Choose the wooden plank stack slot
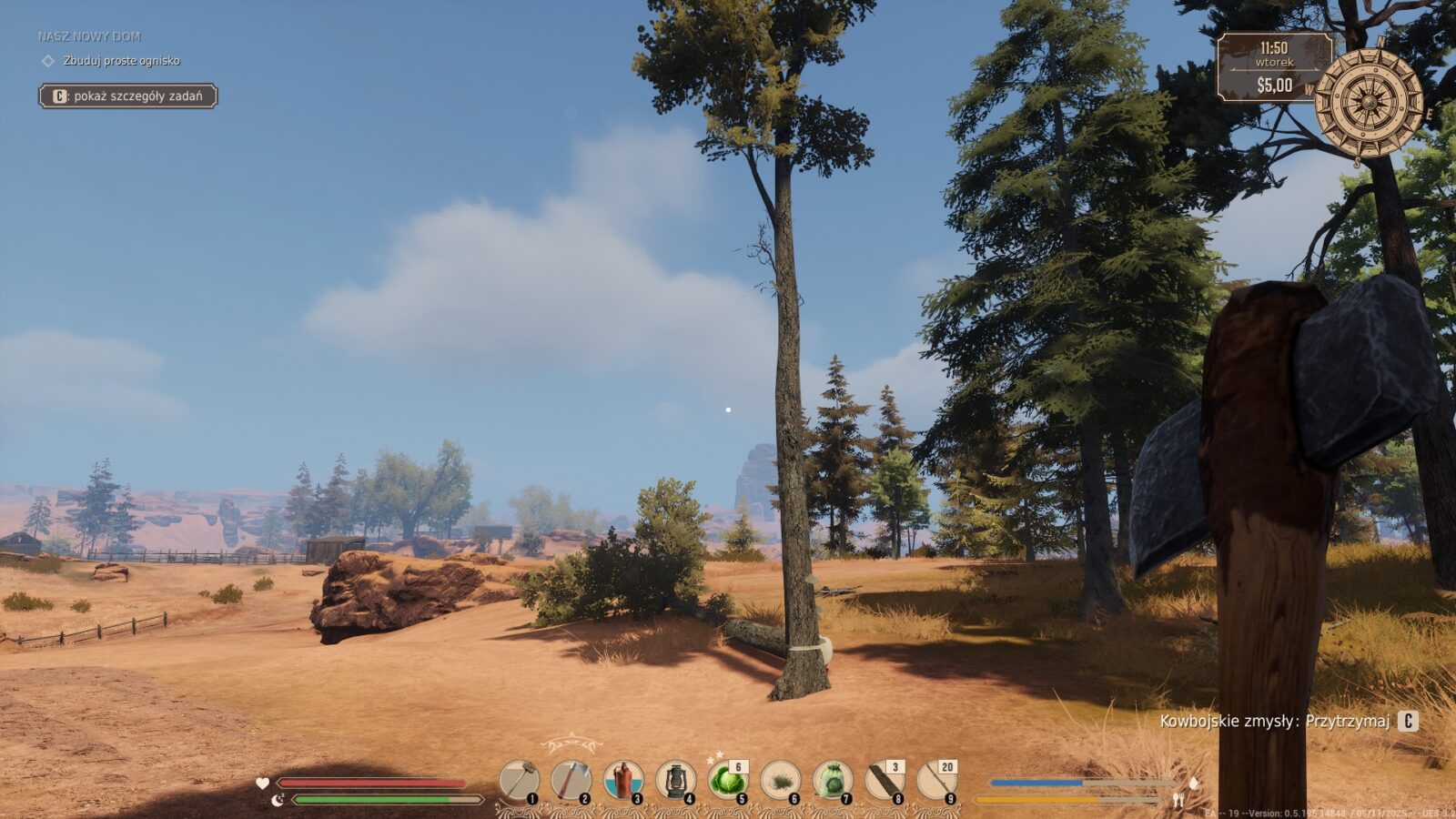Screen dimensions: 1456x819 tap(885, 781)
